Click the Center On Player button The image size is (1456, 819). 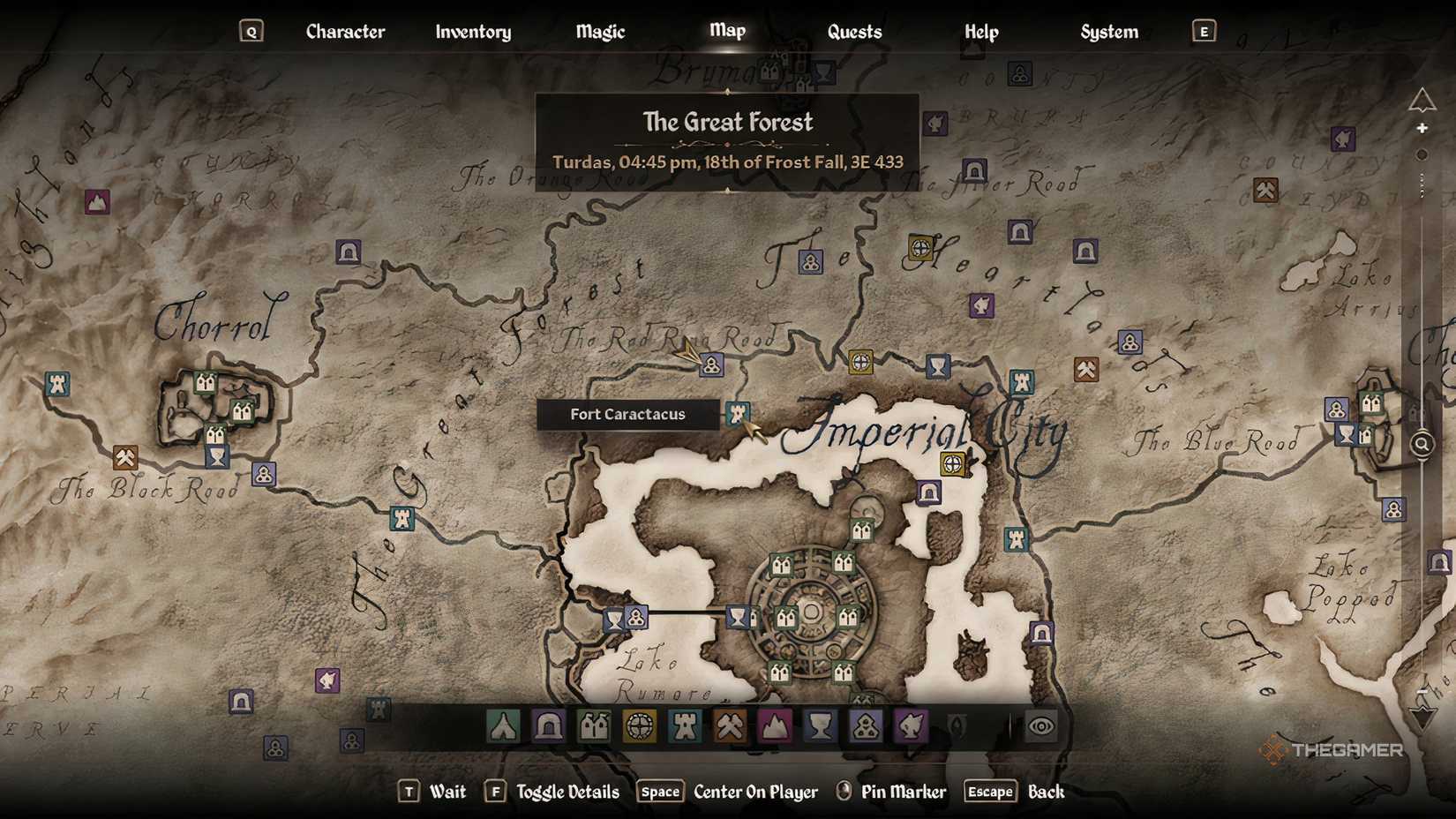click(754, 792)
